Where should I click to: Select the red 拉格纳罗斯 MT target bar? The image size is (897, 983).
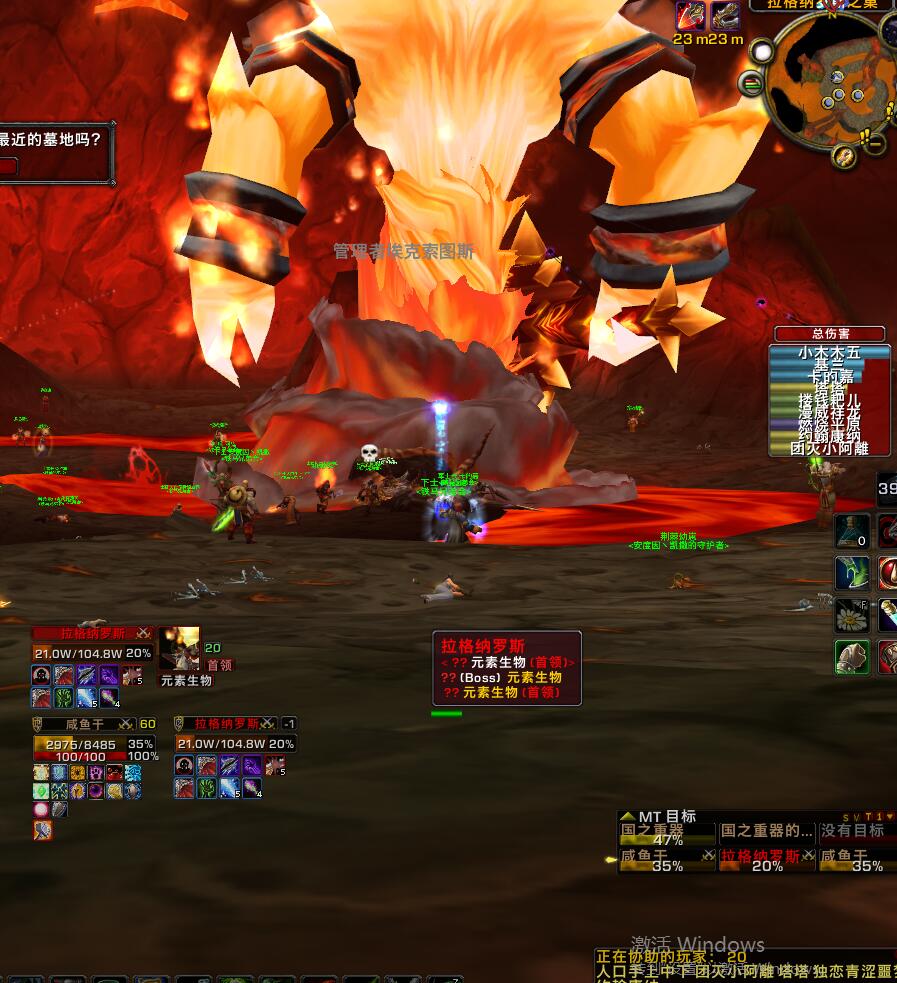767,858
